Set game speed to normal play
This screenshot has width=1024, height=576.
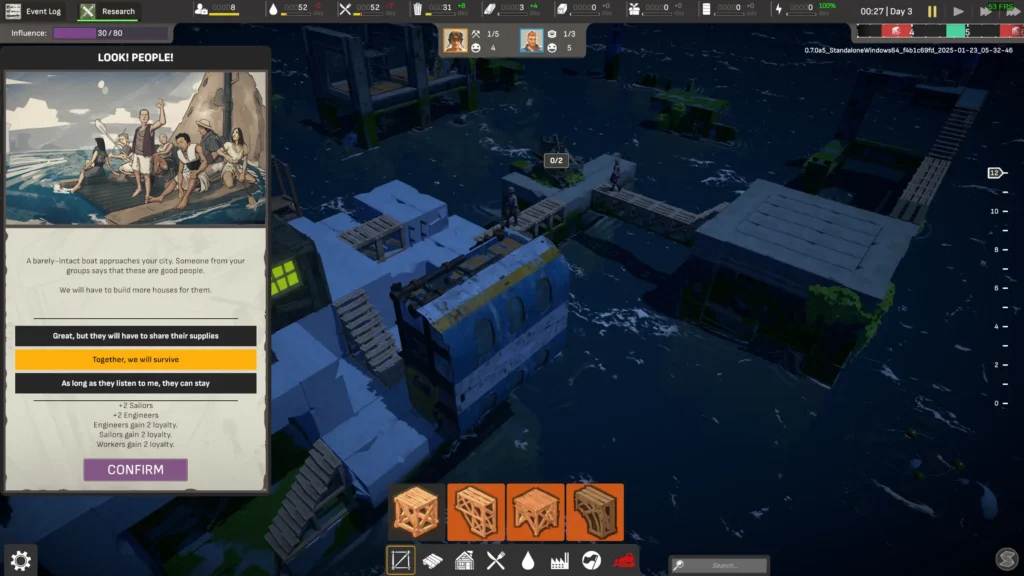click(x=958, y=12)
